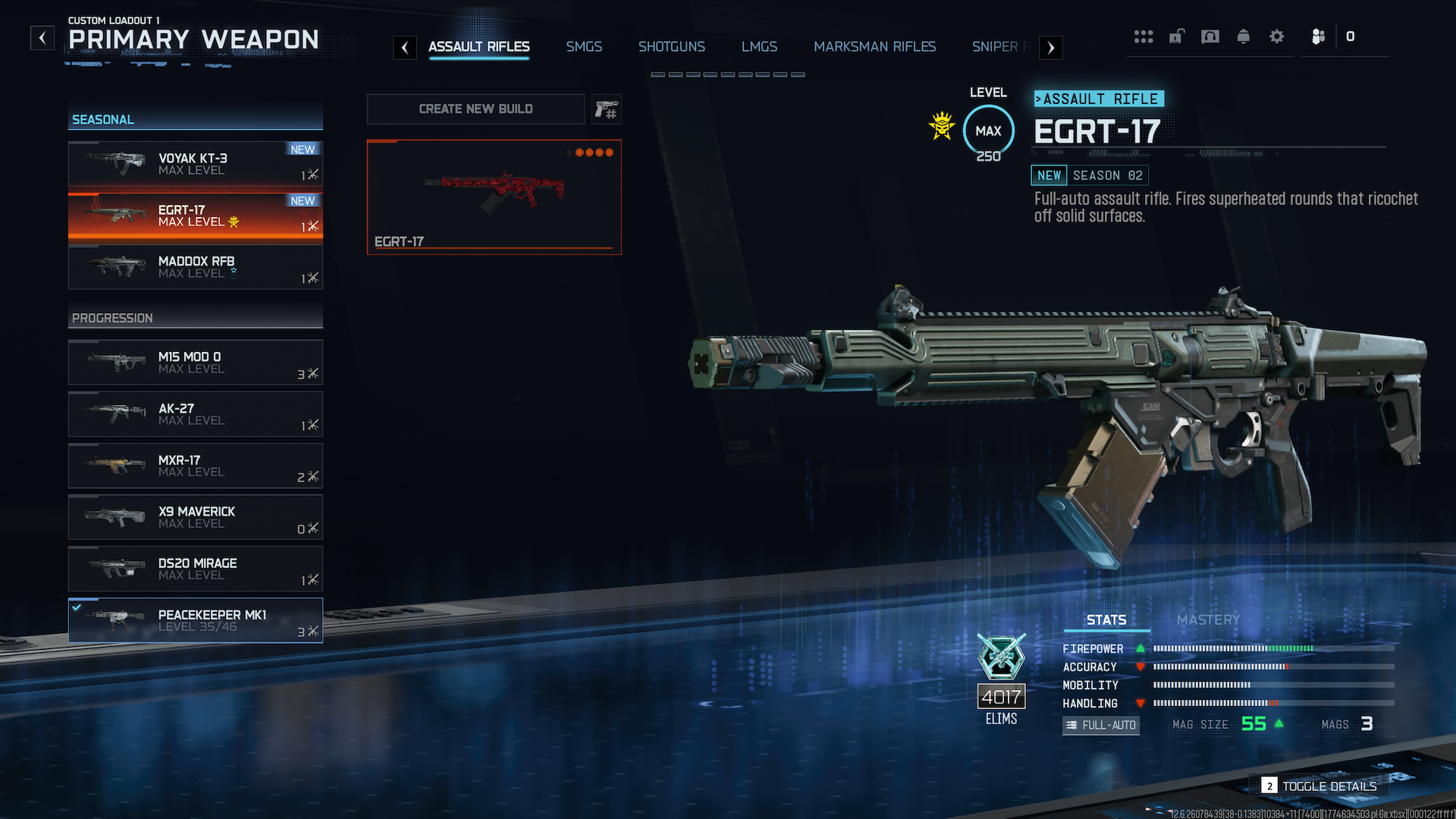This screenshot has height=819, width=1456.
Task: Open settings via the gear icon
Action: [x=1277, y=36]
